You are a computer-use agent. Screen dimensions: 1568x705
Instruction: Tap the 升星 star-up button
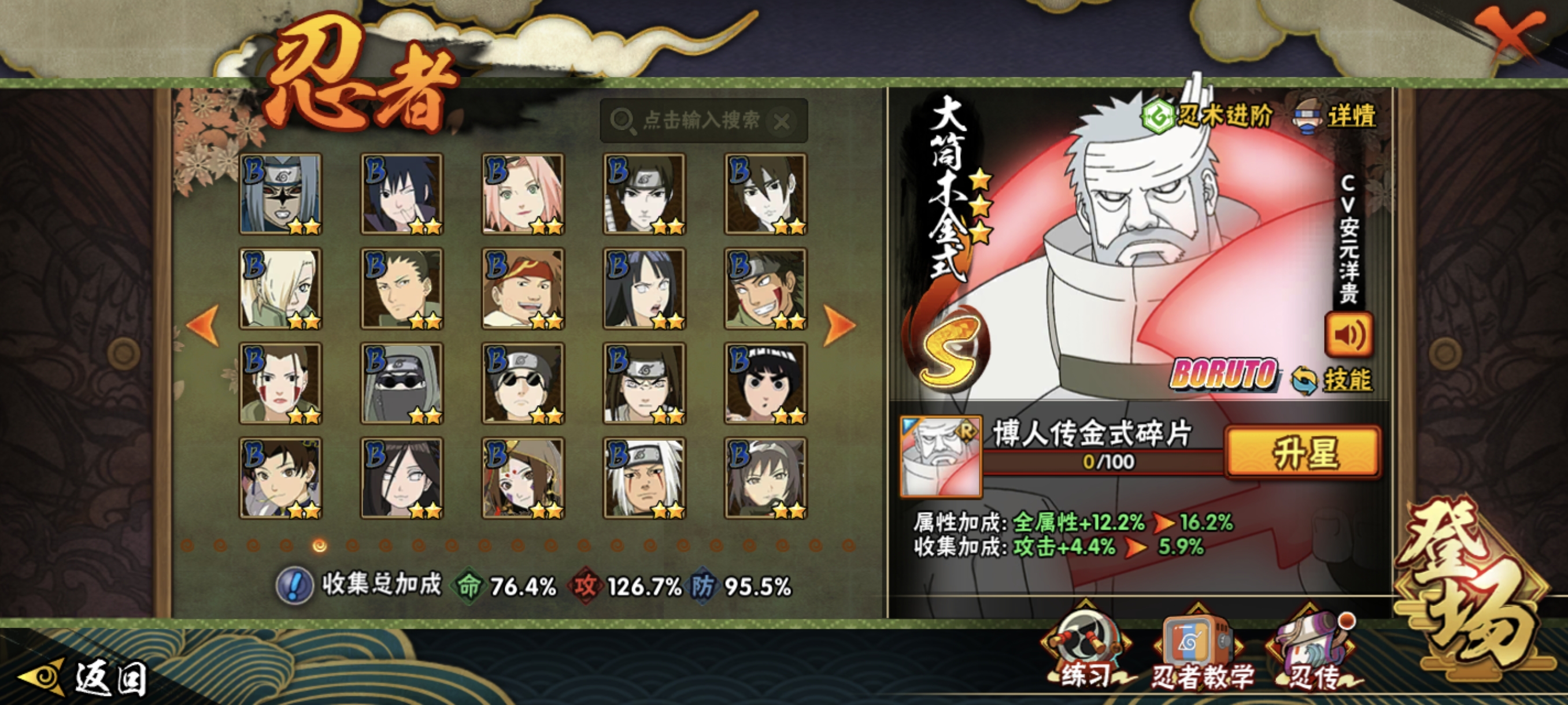(1303, 452)
